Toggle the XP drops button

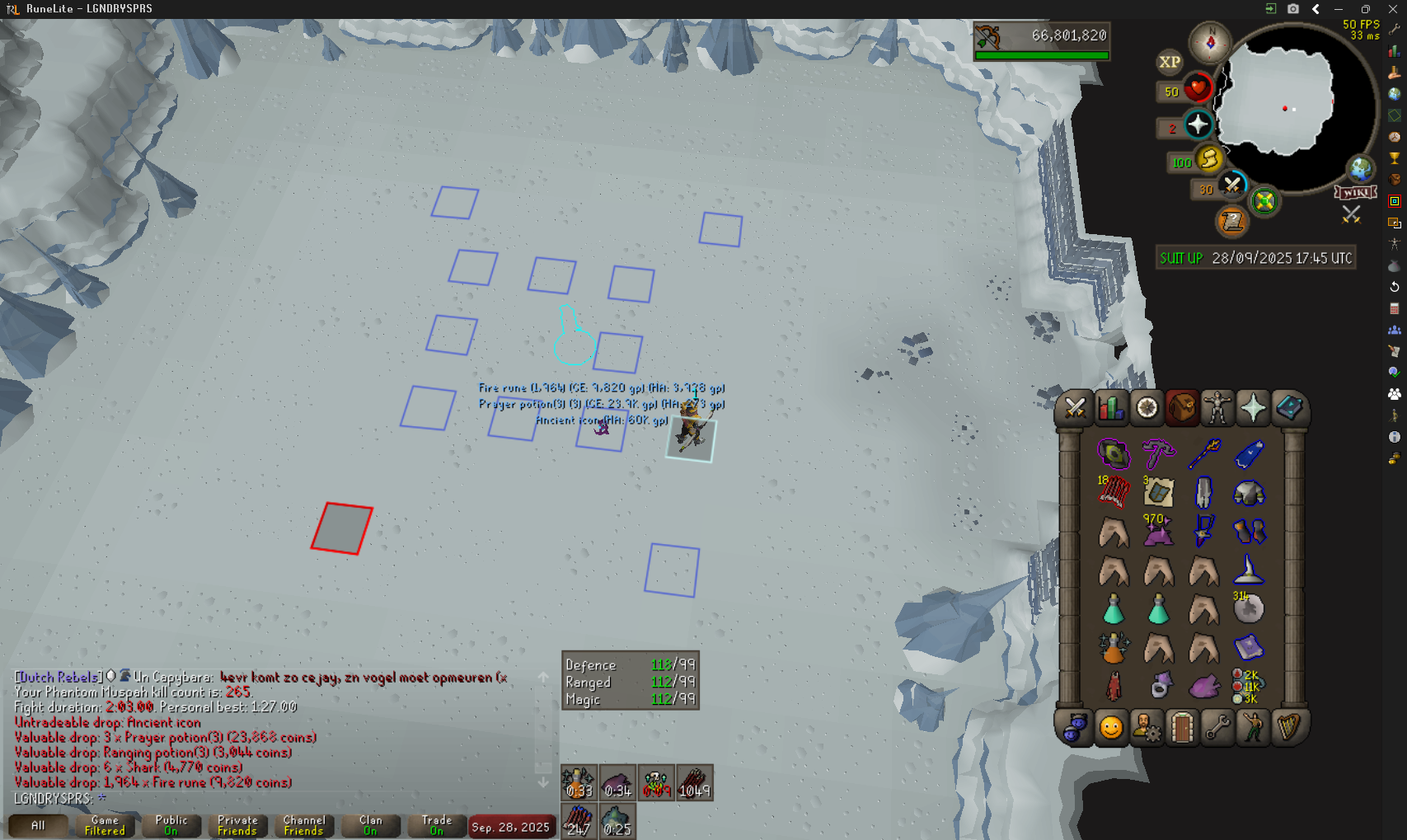pos(1170,62)
